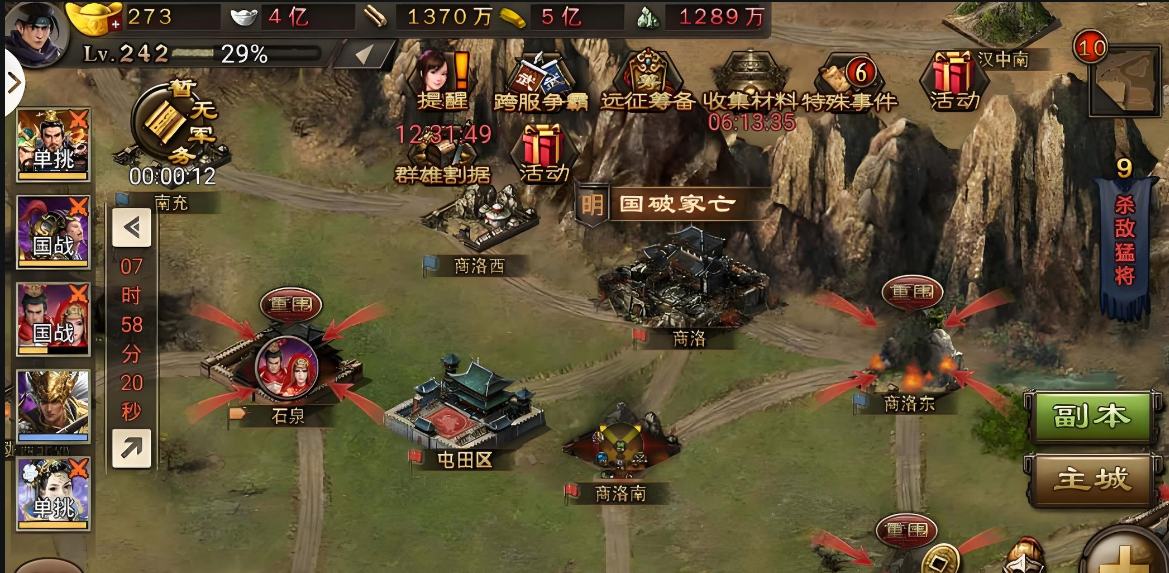
Task: Open 跨服争霸 cross-server battle
Action: [540, 80]
